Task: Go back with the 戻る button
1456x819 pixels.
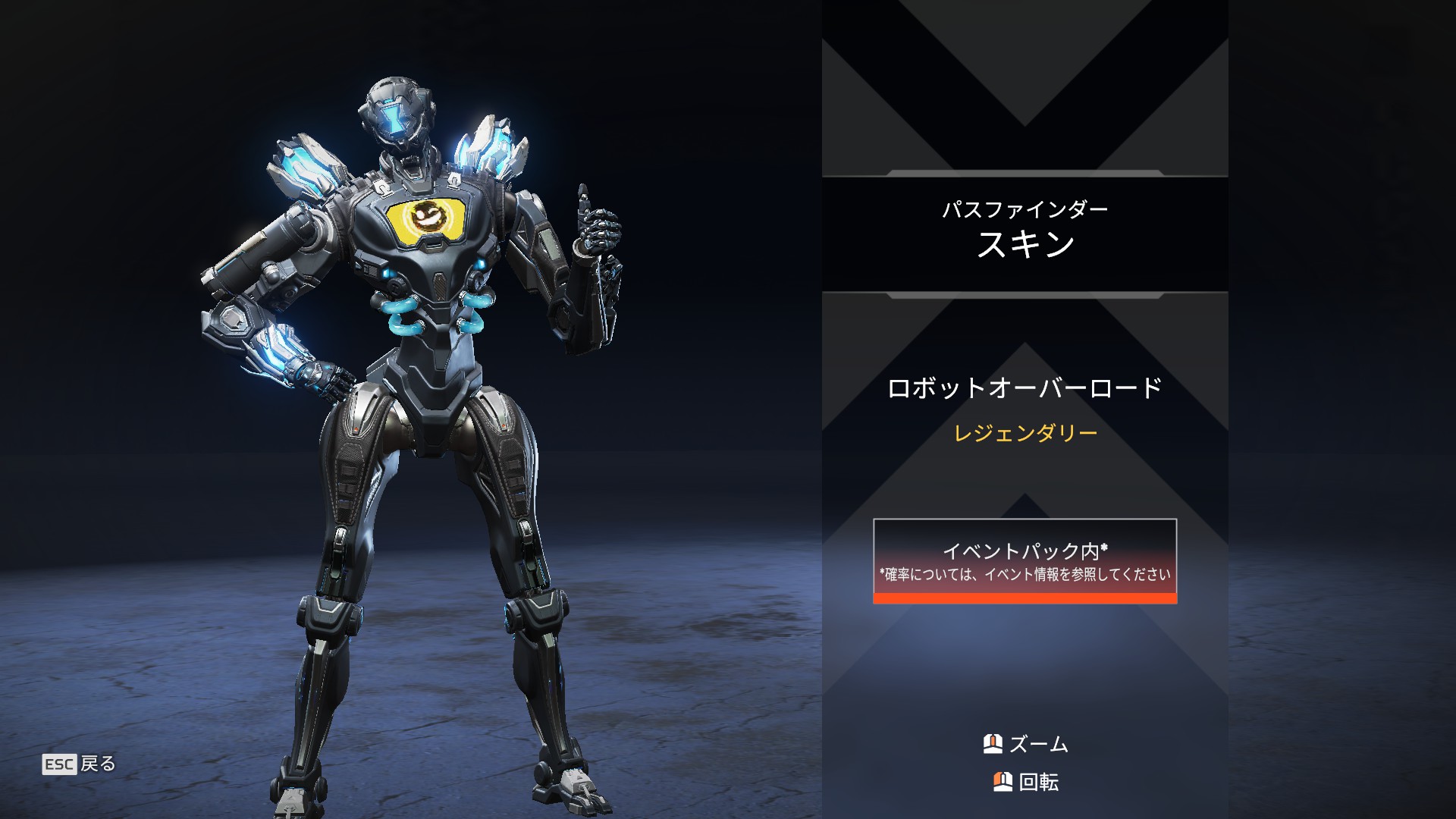Action: (80, 764)
